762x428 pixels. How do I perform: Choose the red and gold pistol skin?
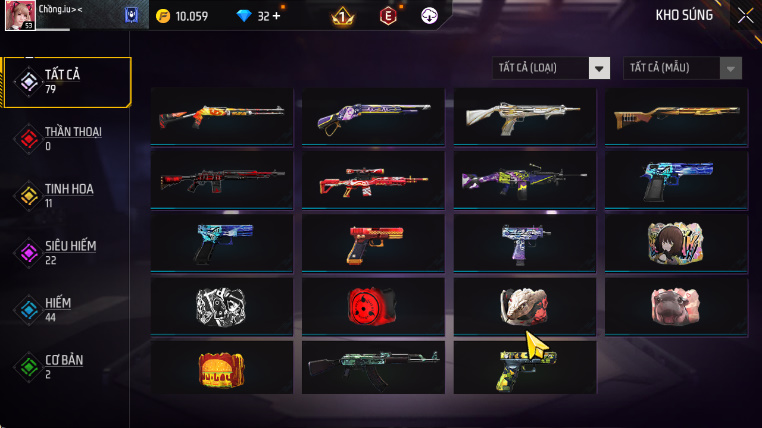(x=373, y=241)
